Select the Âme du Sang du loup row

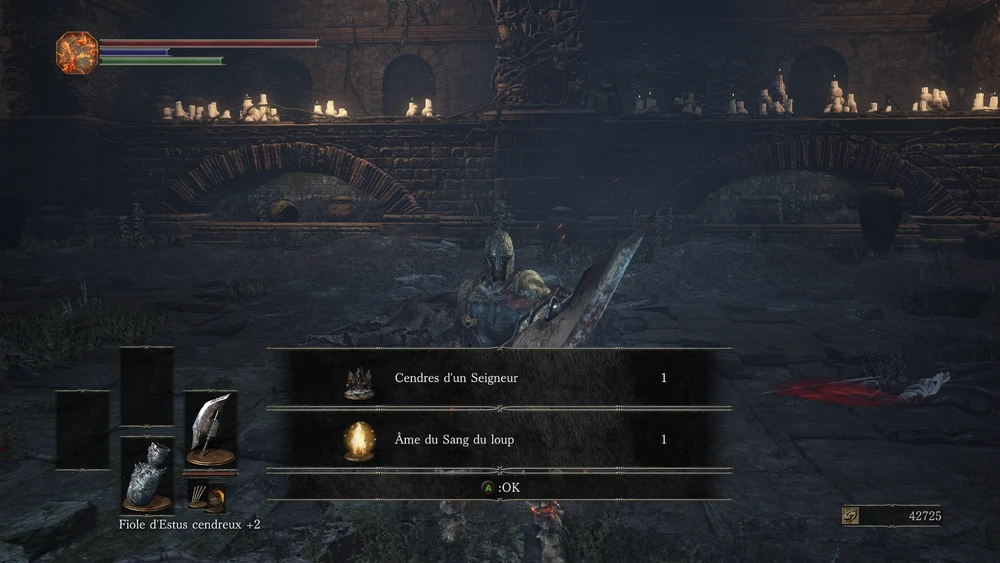pos(498,439)
